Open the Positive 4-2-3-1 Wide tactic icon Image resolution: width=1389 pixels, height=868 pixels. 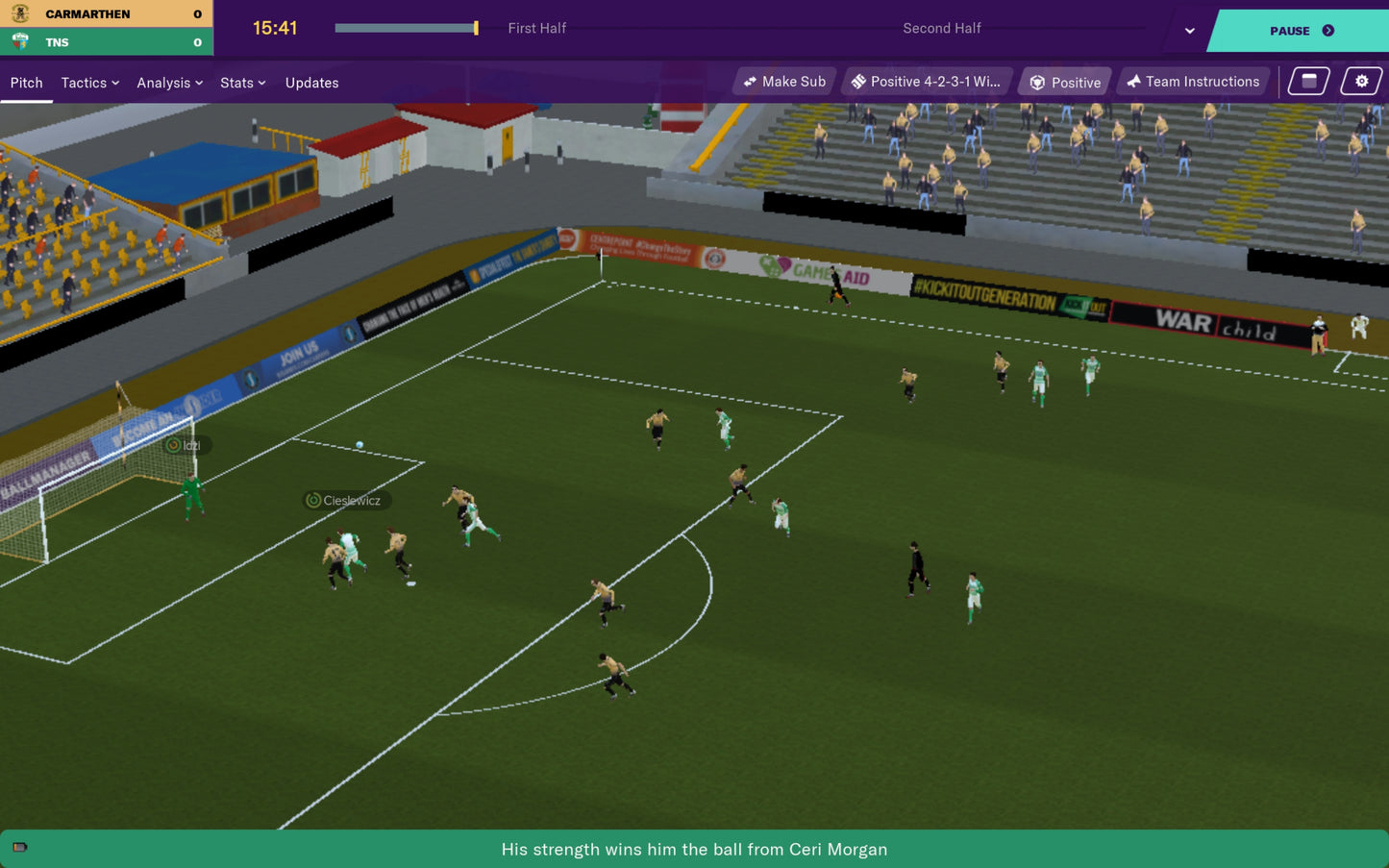[859, 81]
